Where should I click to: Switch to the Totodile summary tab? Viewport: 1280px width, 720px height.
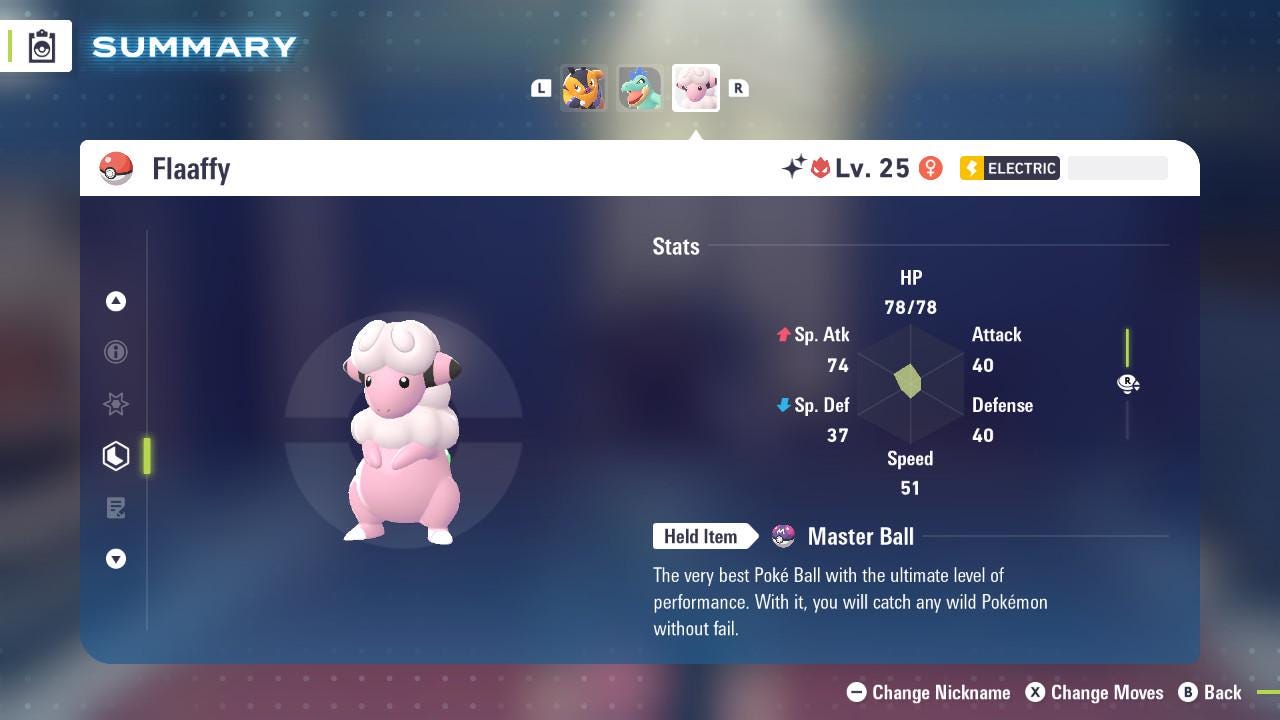[x=640, y=88]
